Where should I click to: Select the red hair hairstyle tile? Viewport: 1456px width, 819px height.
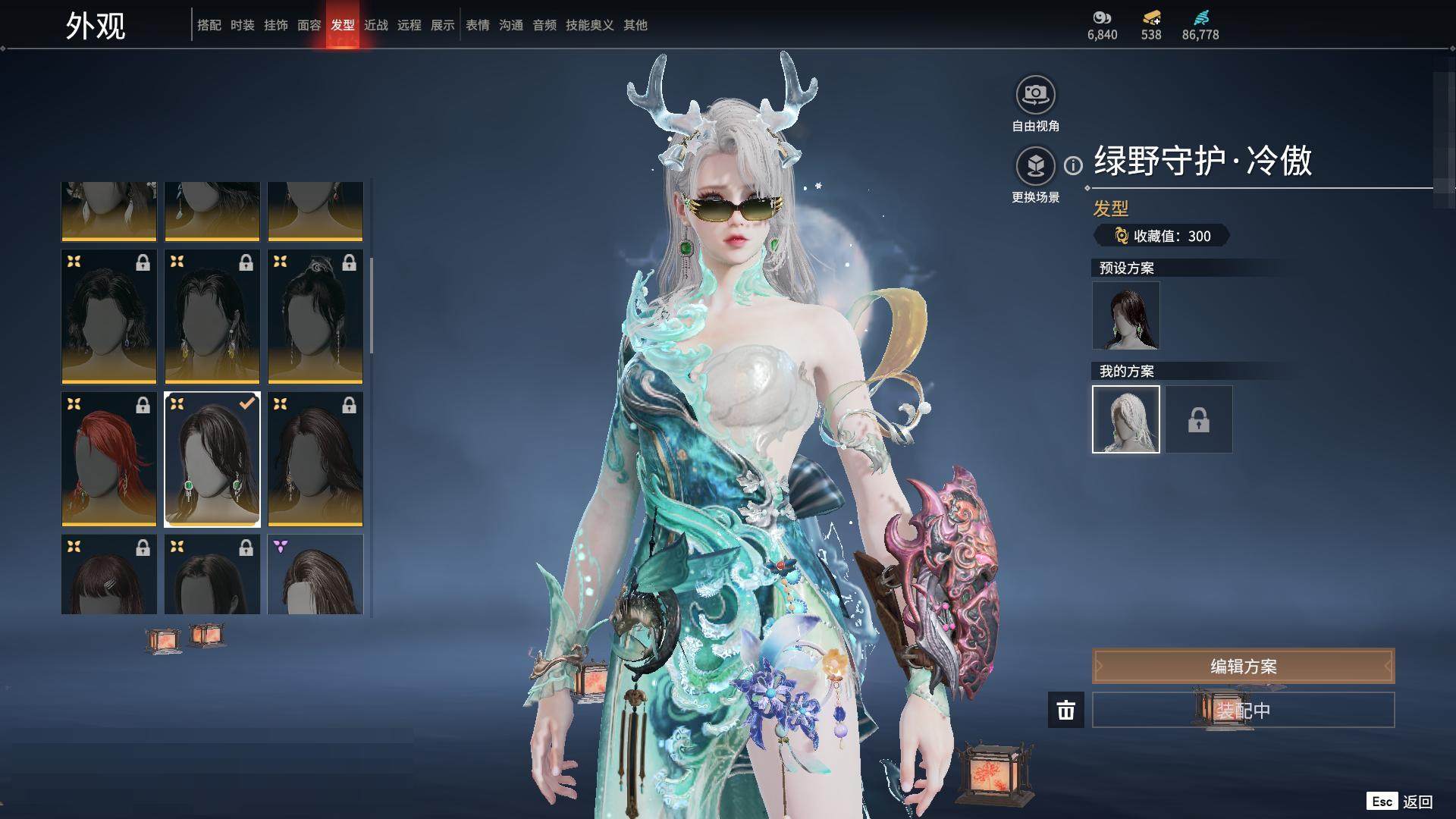click(x=109, y=459)
